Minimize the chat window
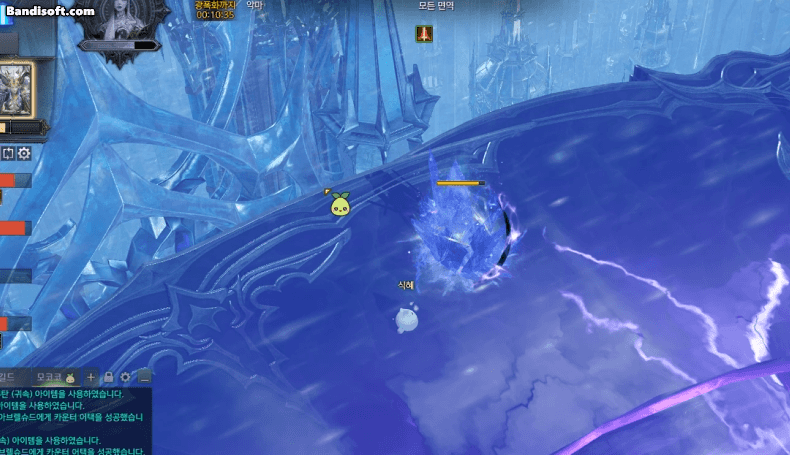The height and width of the screenshot is (455, 790). (144, 377)
